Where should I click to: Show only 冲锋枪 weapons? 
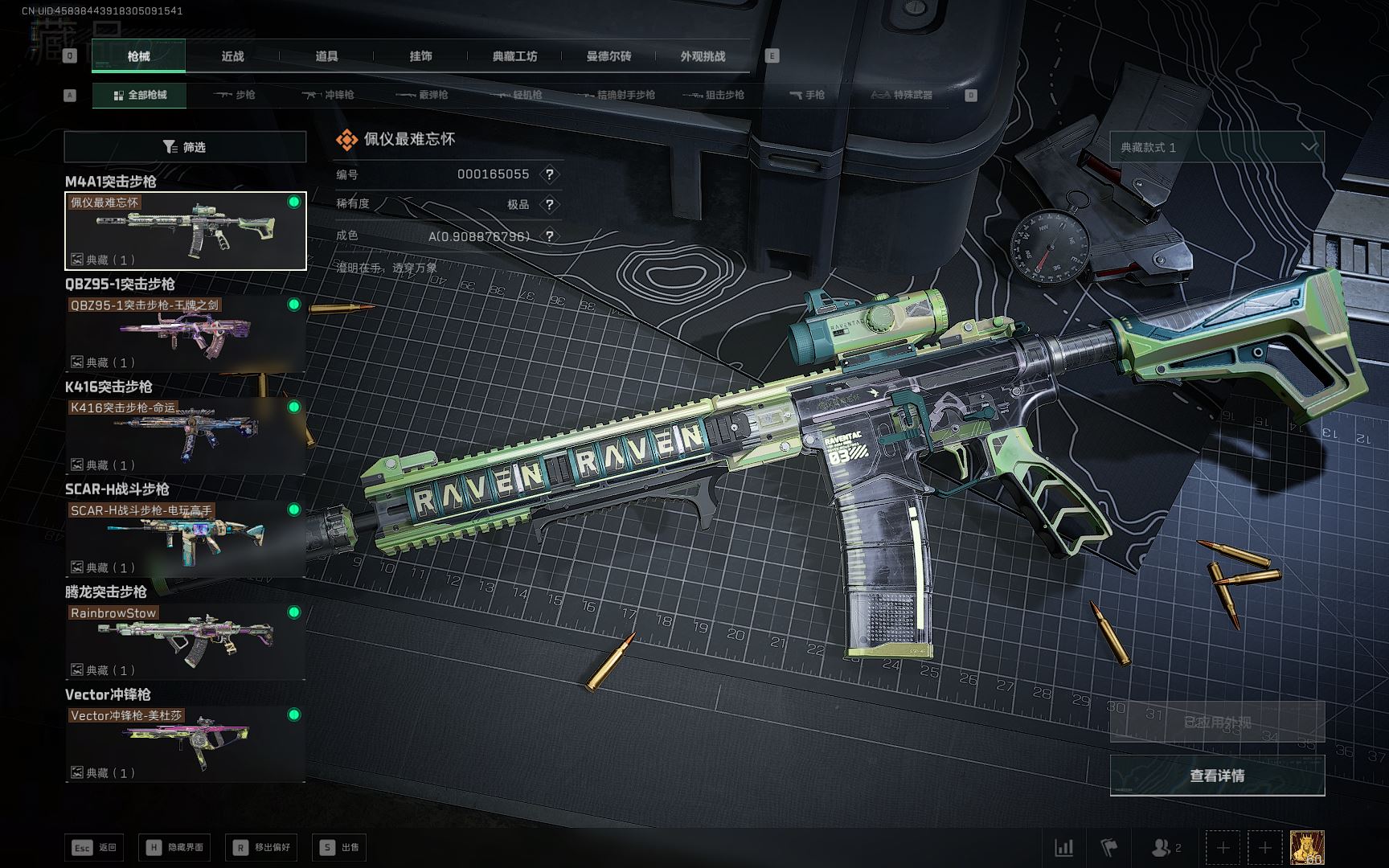(x=328, y=95)
